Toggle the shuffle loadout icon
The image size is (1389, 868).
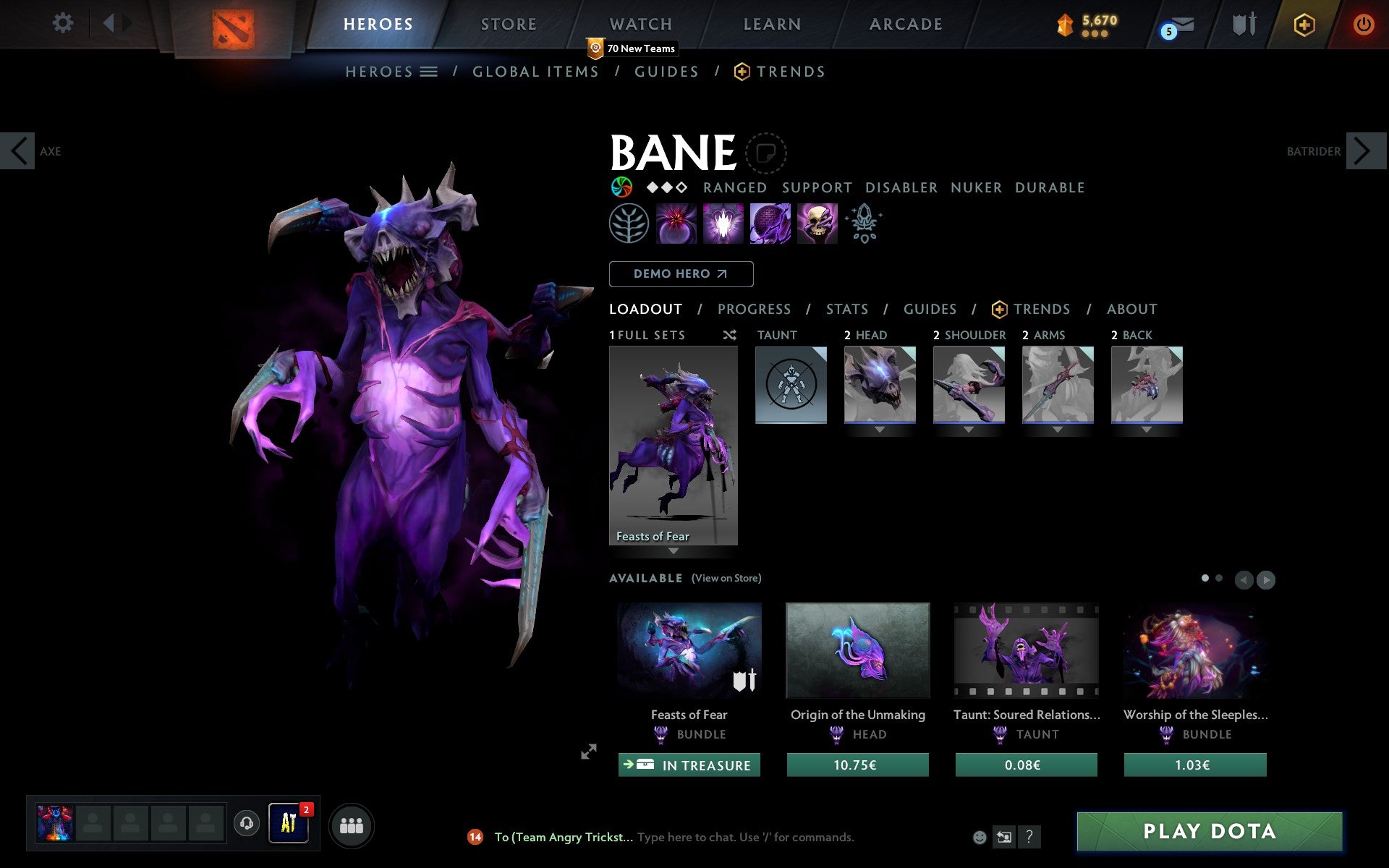click(730, 335)
